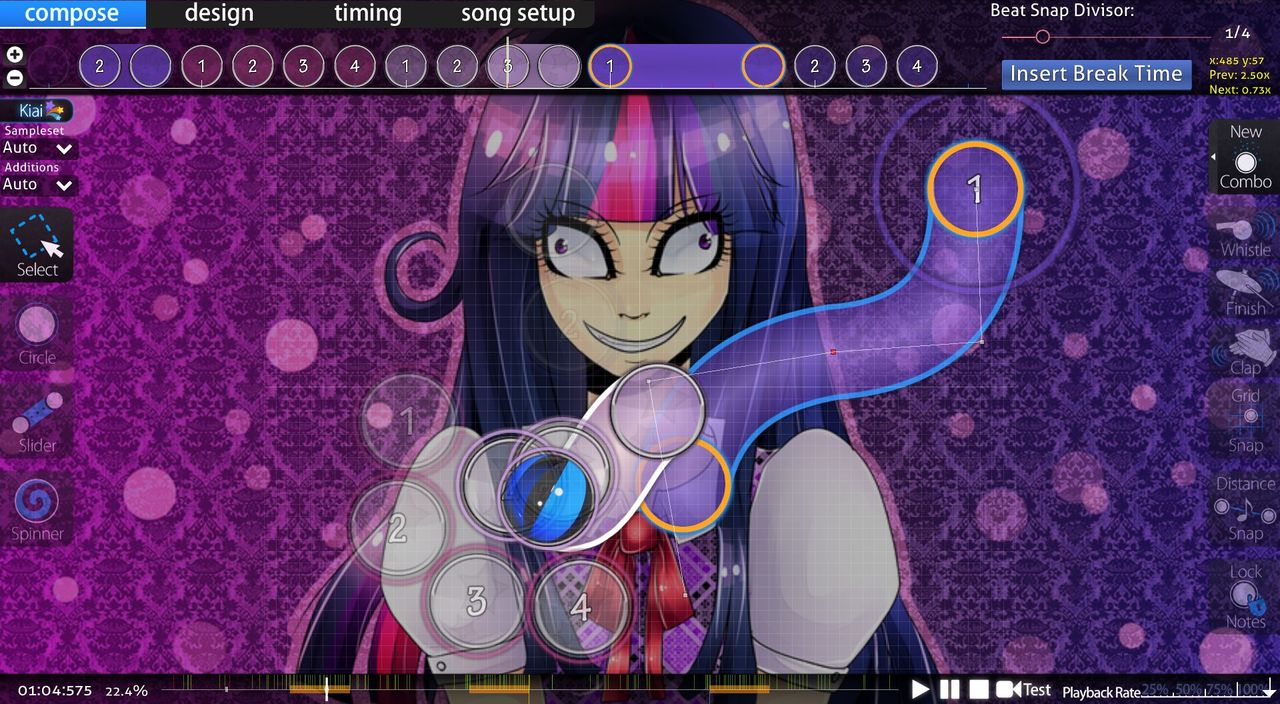Click the Insert Break Time button
The height and width of the screenshot is (704, 1280).
point(1096,74)
